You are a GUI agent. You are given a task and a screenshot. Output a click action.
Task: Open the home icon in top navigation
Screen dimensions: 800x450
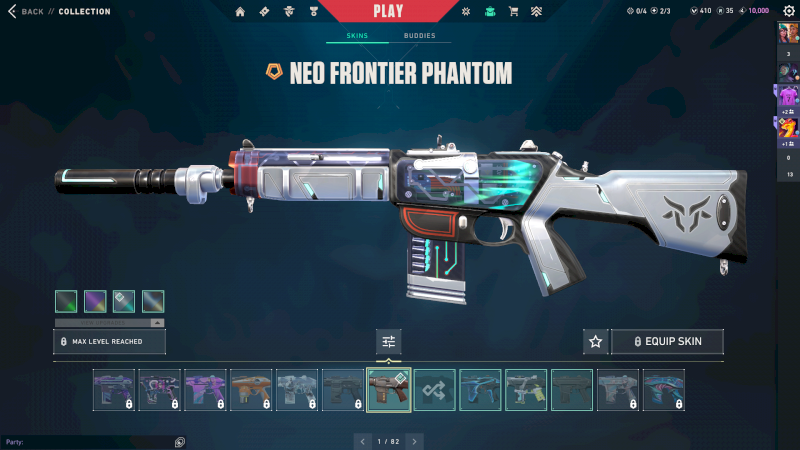(240, 12)
